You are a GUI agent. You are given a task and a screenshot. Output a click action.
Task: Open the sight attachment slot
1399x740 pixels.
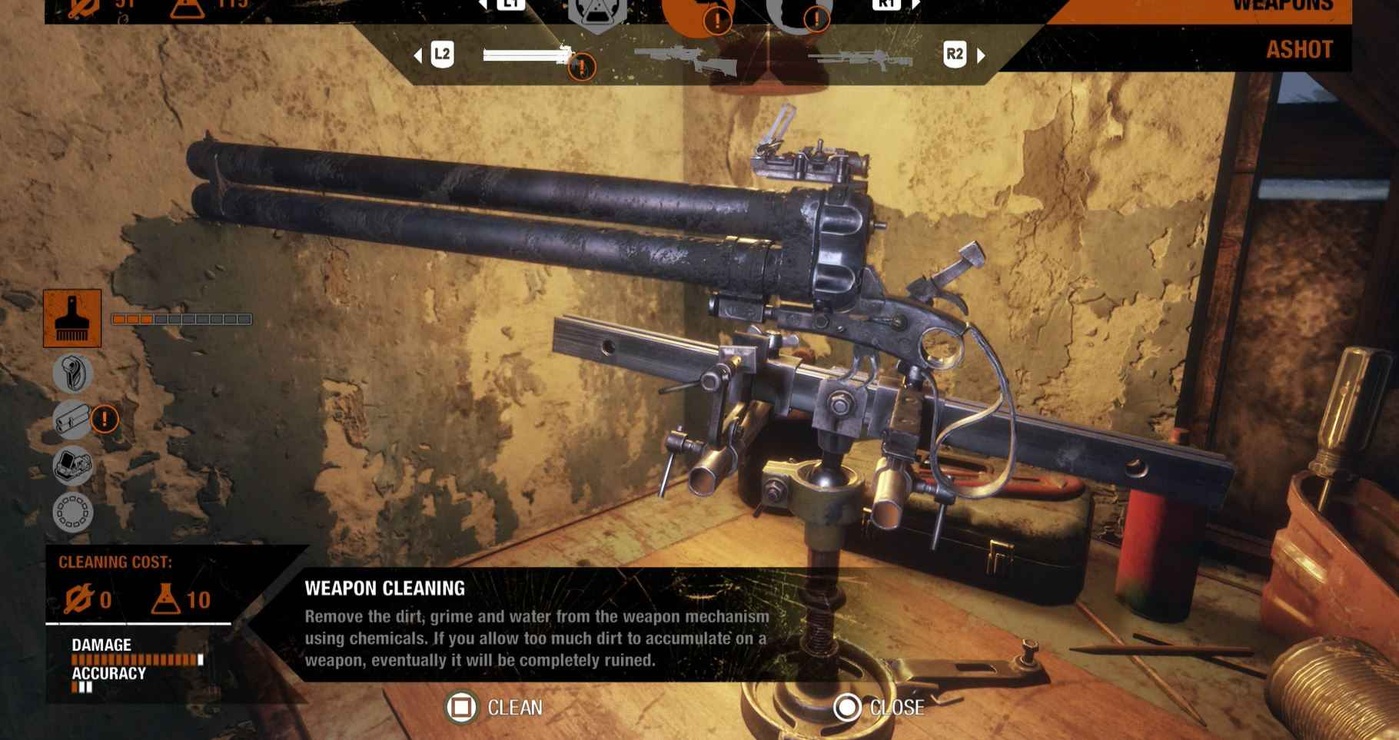[x=72, y=465]
